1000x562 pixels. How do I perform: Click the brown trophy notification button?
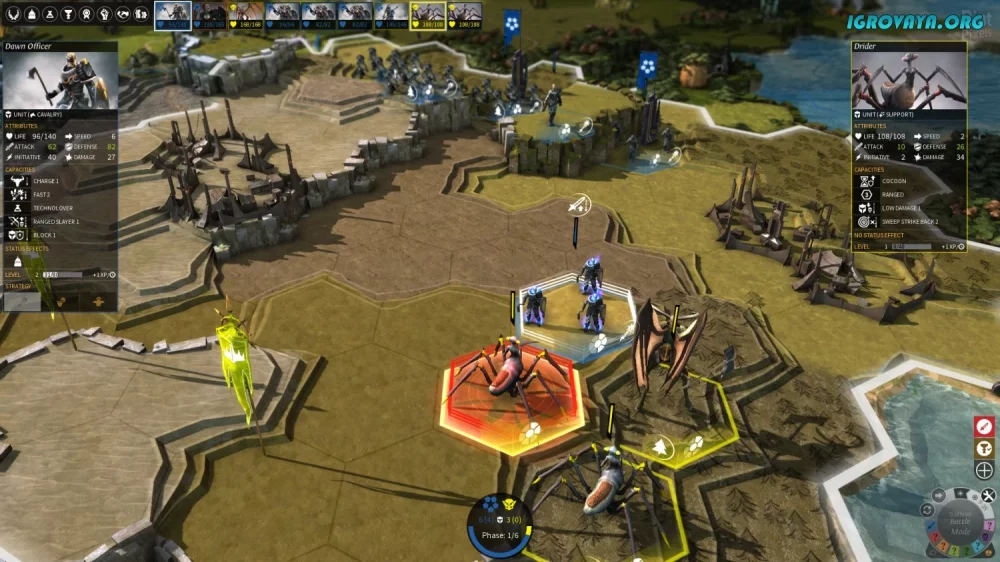[x=984, y=448]
